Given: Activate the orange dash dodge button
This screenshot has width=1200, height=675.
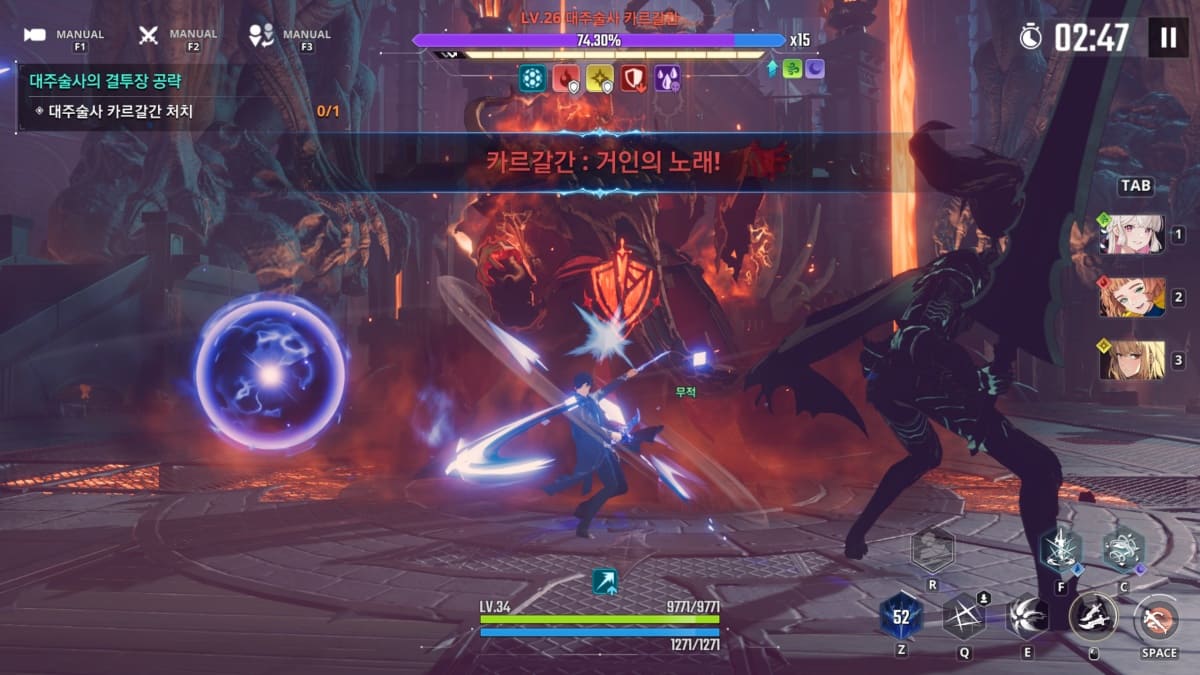Looking at the screenshot, I should point(1158,617).
